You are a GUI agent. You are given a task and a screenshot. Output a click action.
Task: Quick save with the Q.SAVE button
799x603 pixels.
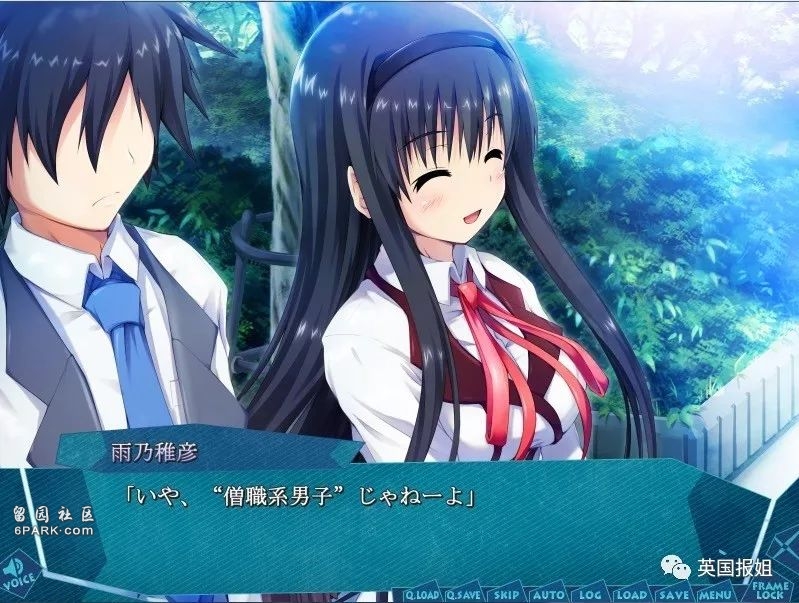pos(464,592)
